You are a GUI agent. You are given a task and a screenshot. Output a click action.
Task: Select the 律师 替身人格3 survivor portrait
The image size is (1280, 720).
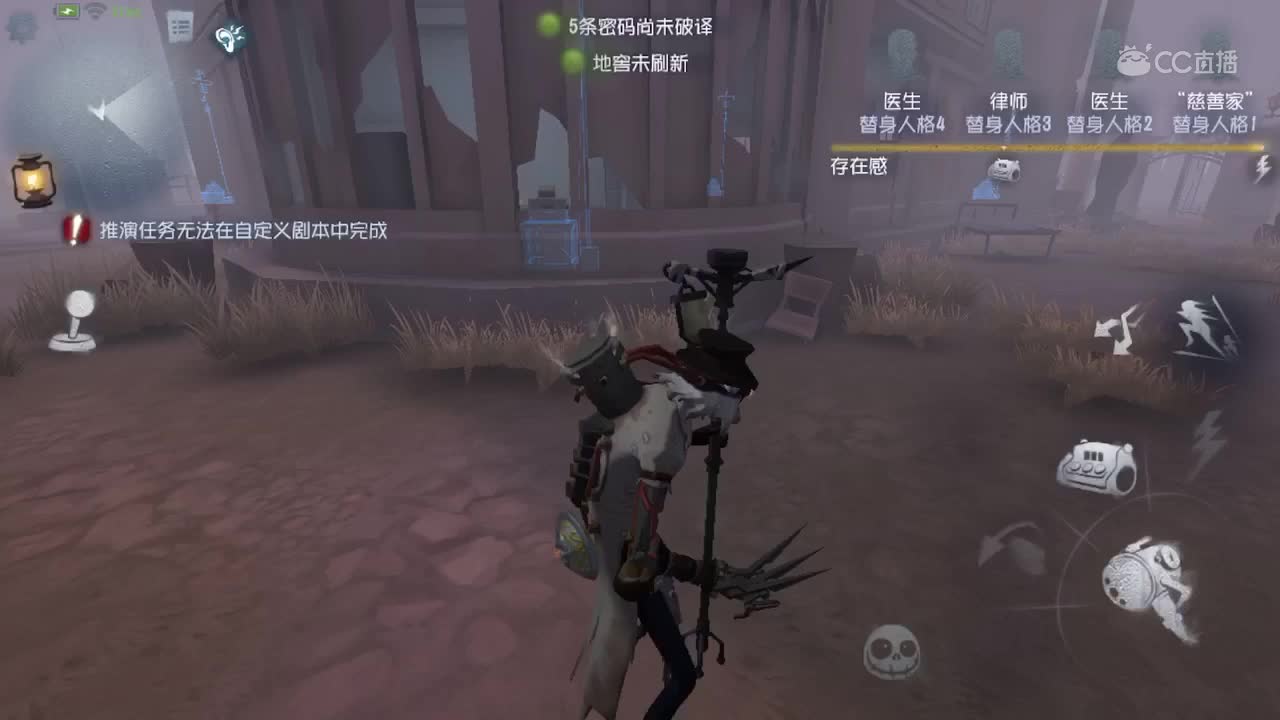tap(1006, 112)
